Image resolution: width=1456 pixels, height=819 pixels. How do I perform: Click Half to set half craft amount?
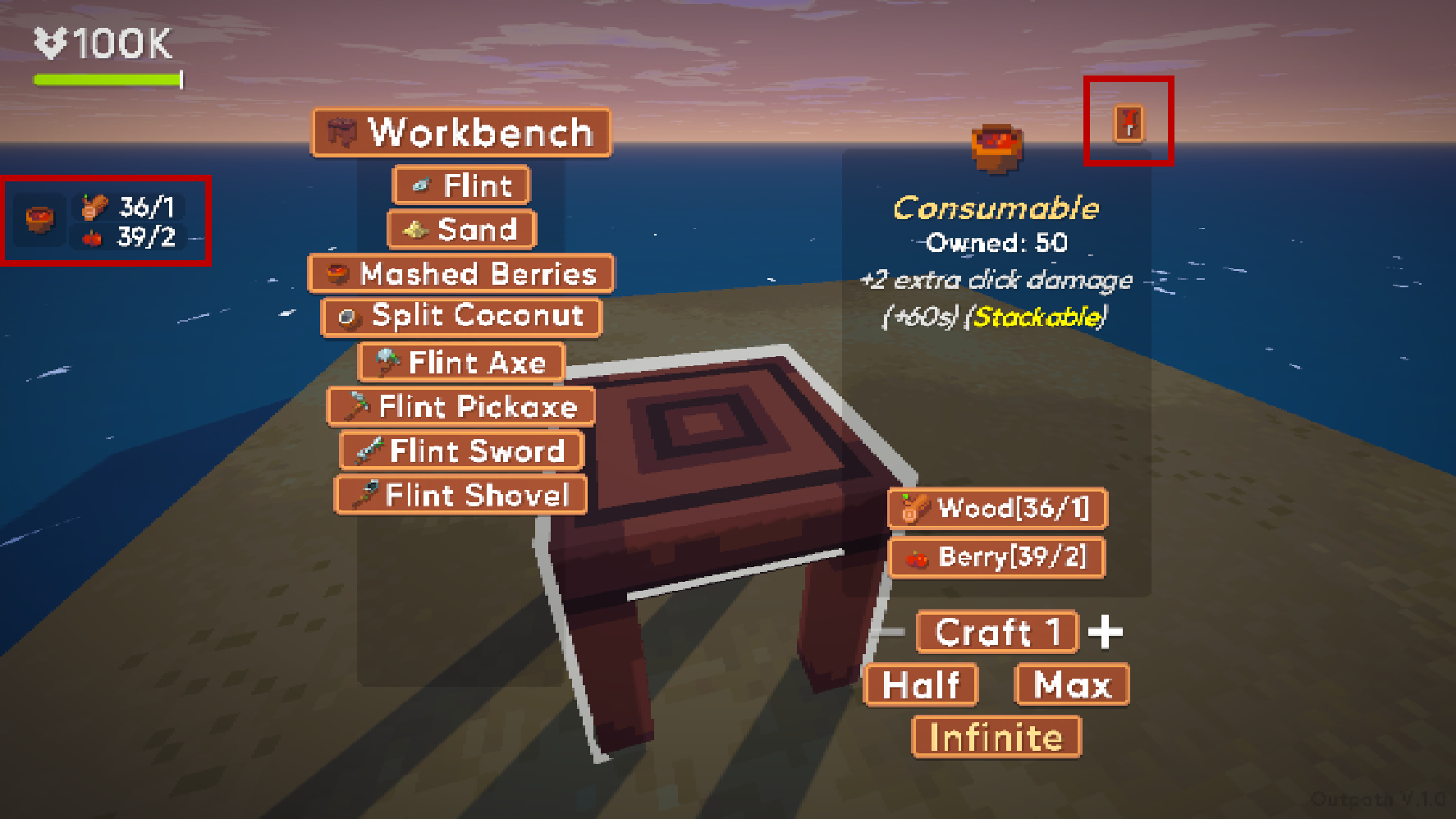921,685
